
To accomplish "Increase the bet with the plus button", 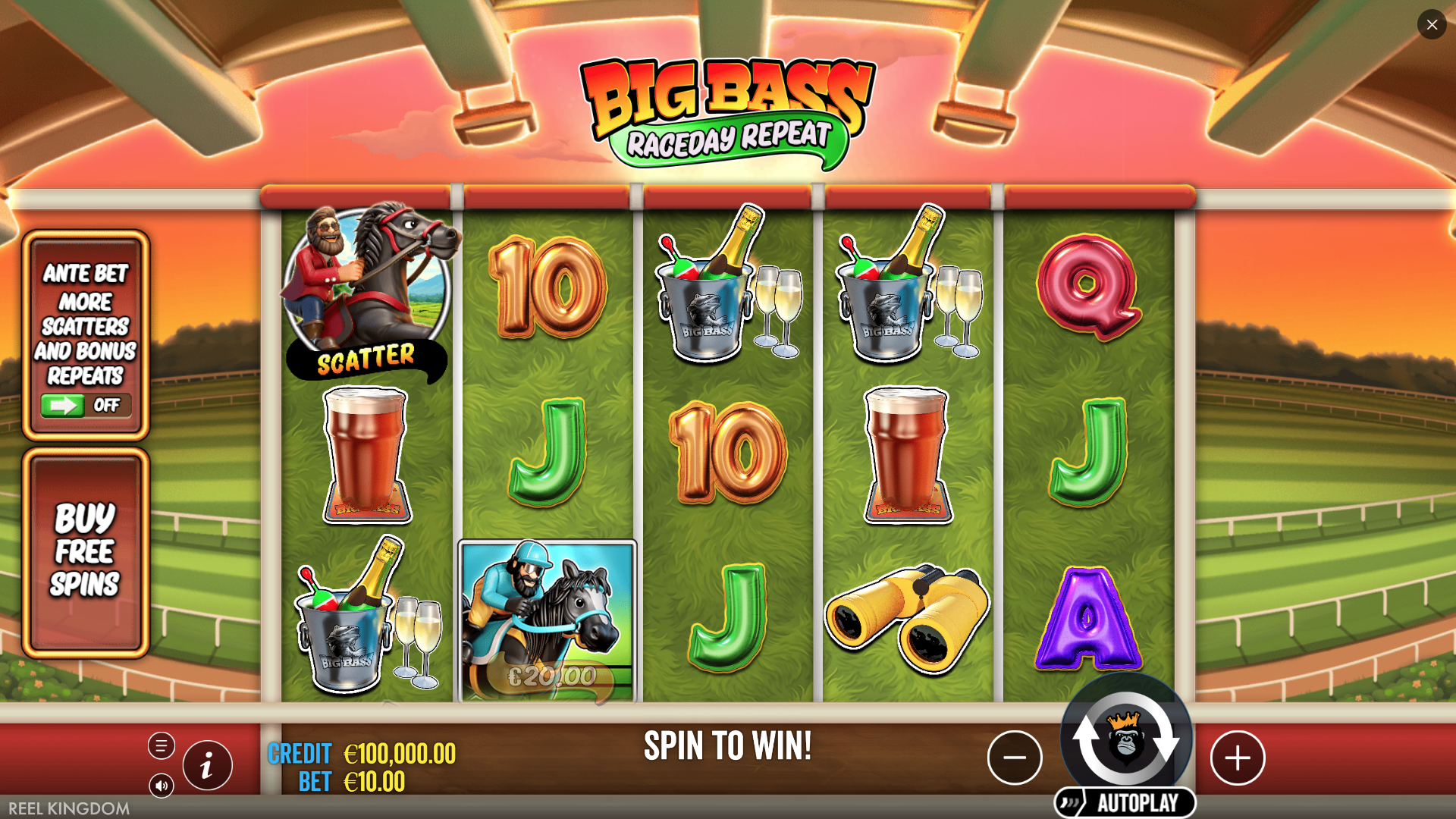I will point(1238,758).
